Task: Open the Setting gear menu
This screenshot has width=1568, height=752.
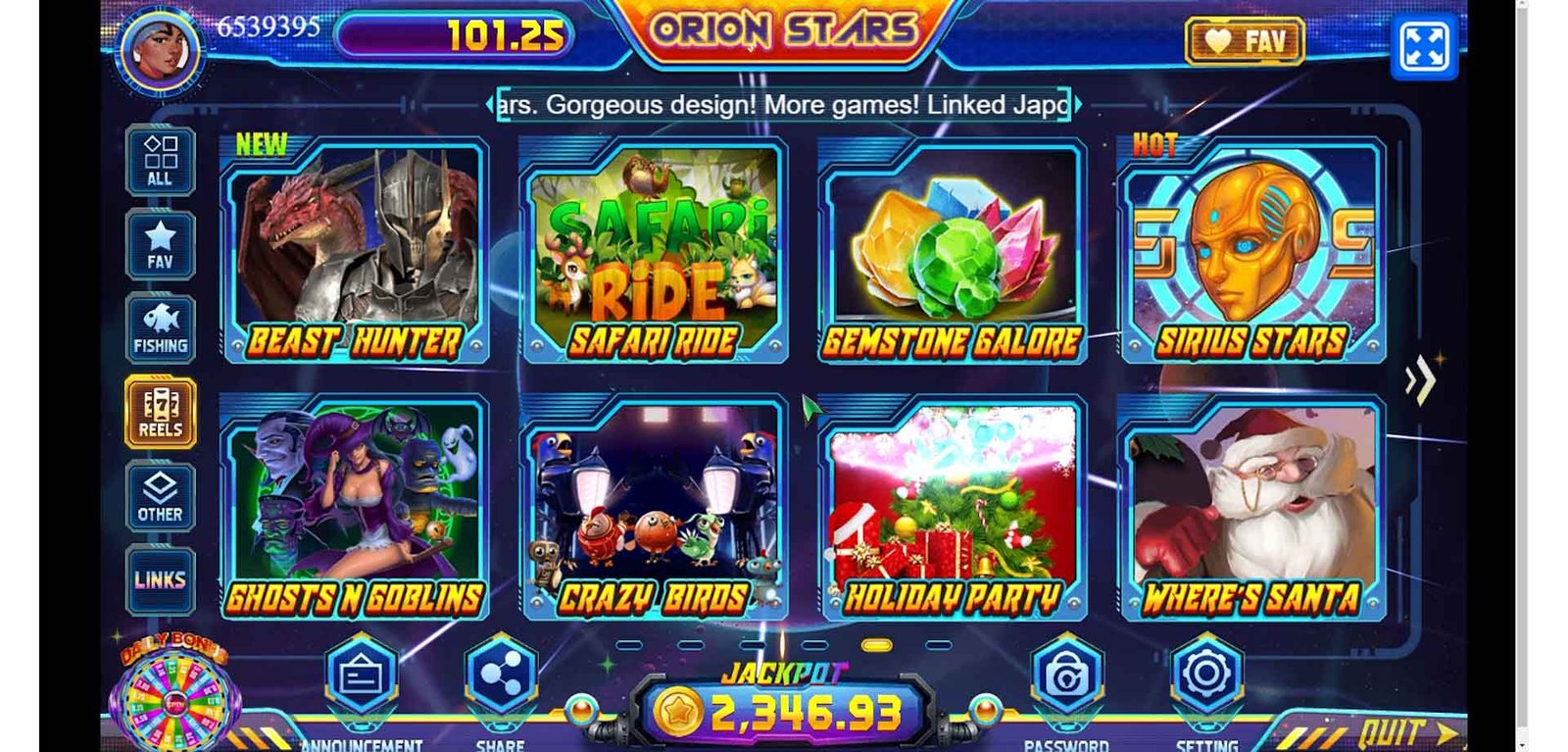Action: pos(1206,675)
